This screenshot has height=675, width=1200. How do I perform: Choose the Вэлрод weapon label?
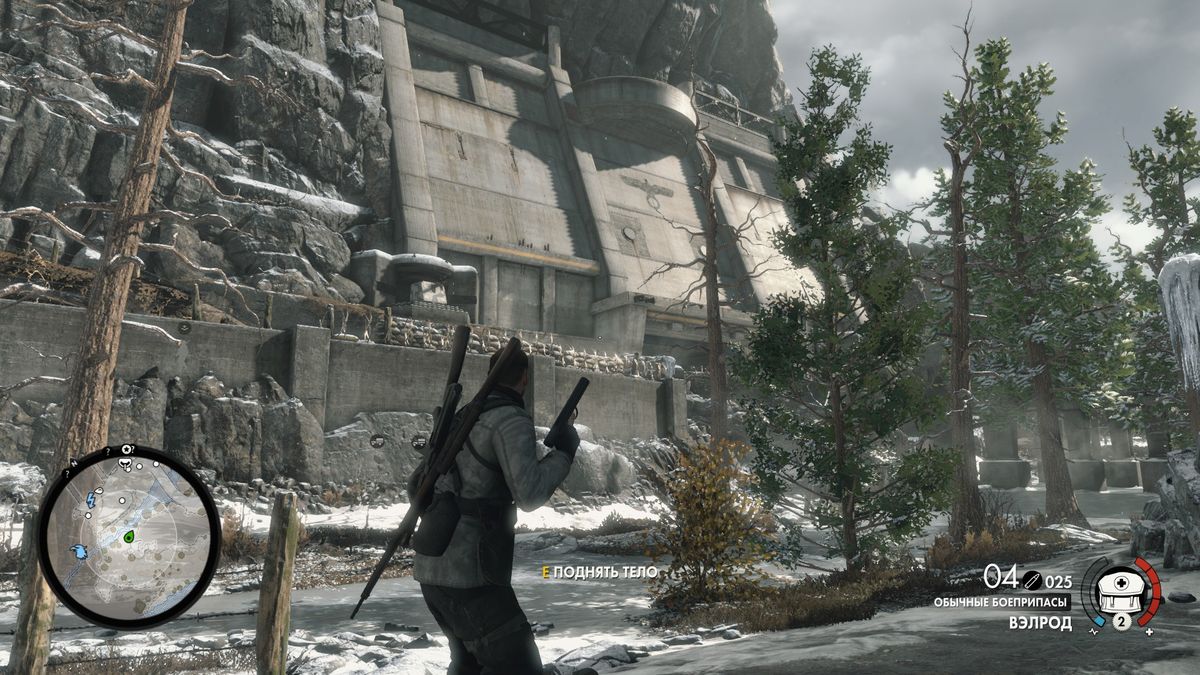[1040, 623]
